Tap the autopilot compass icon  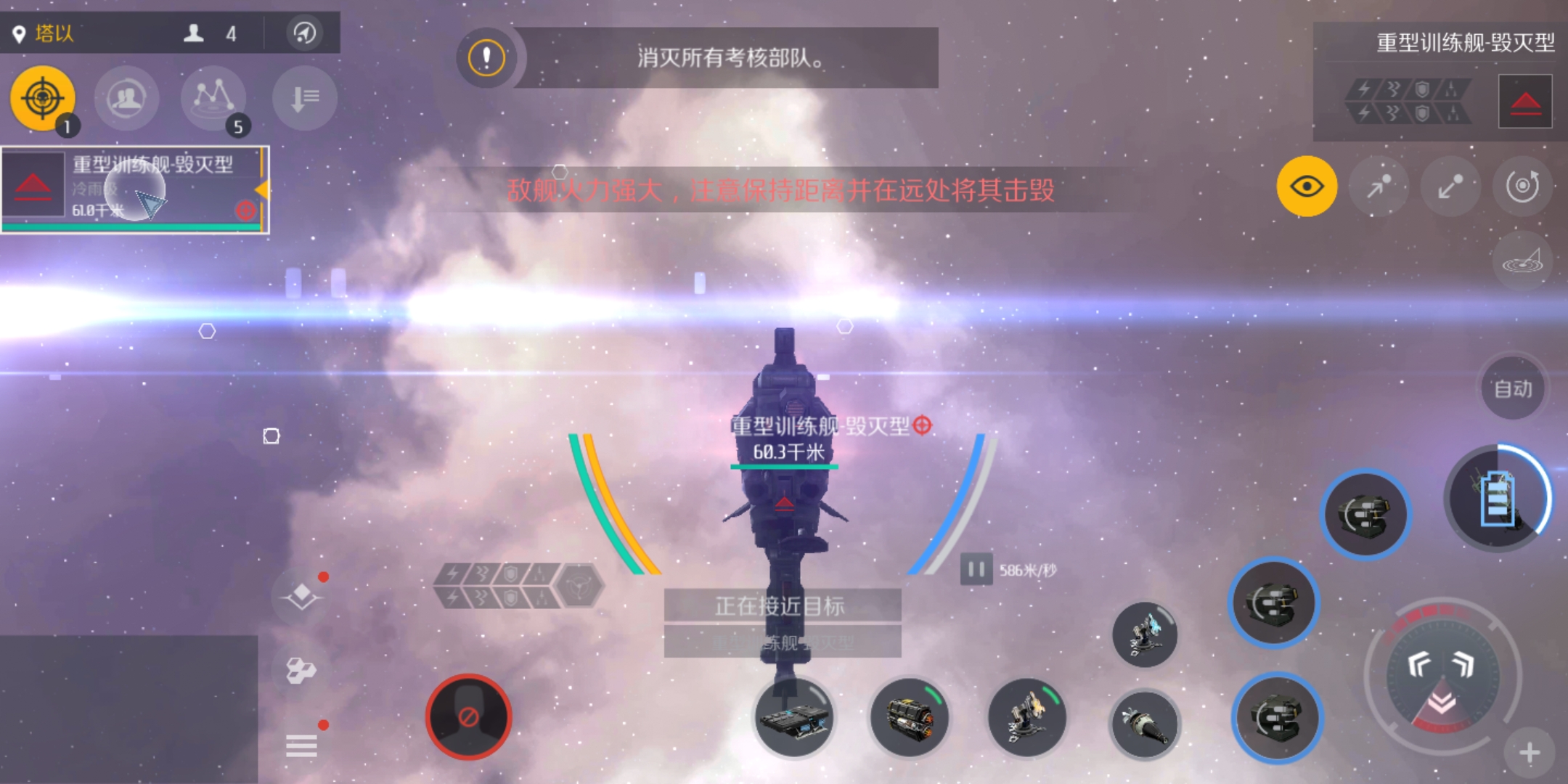[x=305, y=33]
